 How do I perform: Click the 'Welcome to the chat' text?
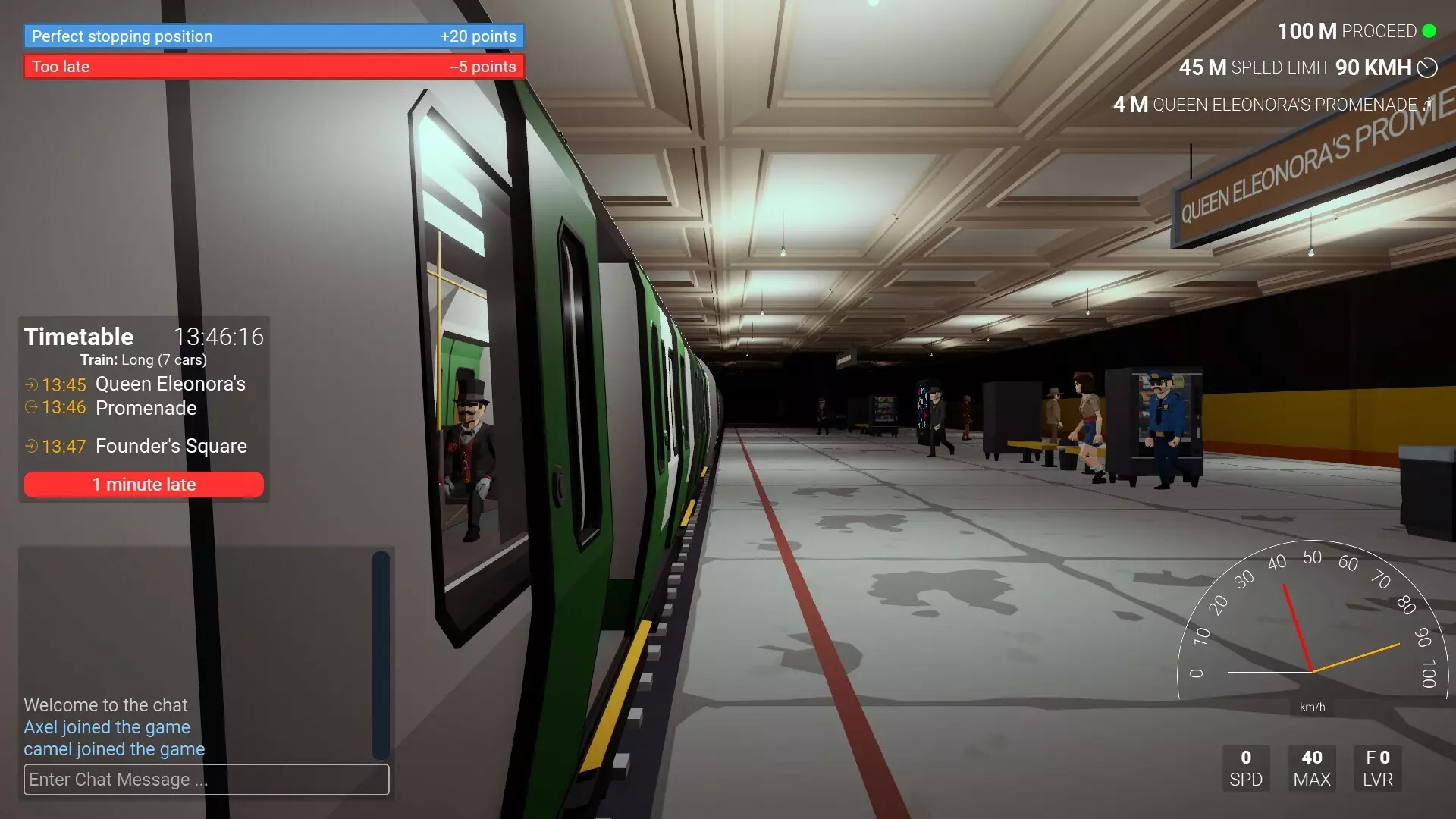tap(105, 704)
